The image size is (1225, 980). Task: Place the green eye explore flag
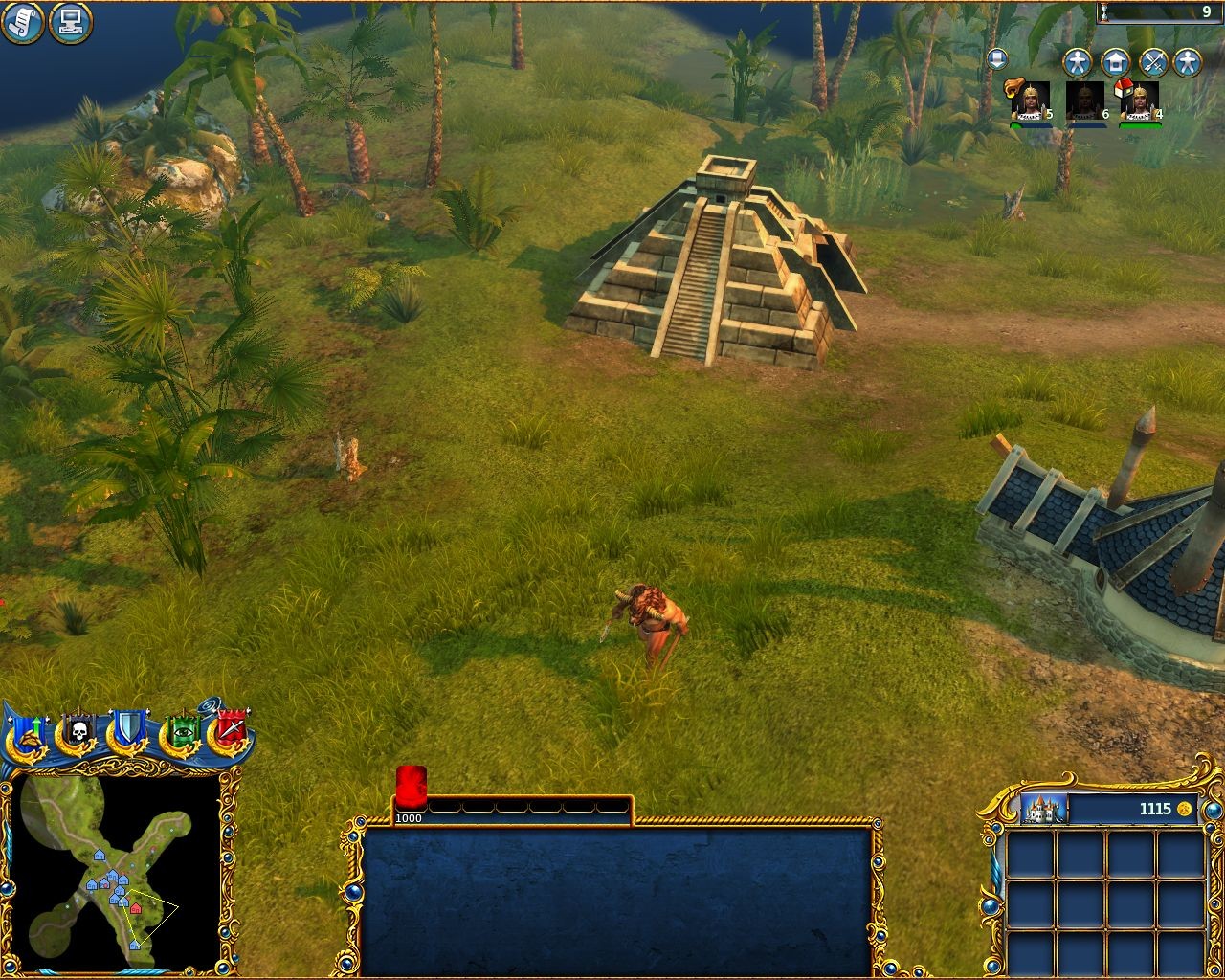[182, 734]
